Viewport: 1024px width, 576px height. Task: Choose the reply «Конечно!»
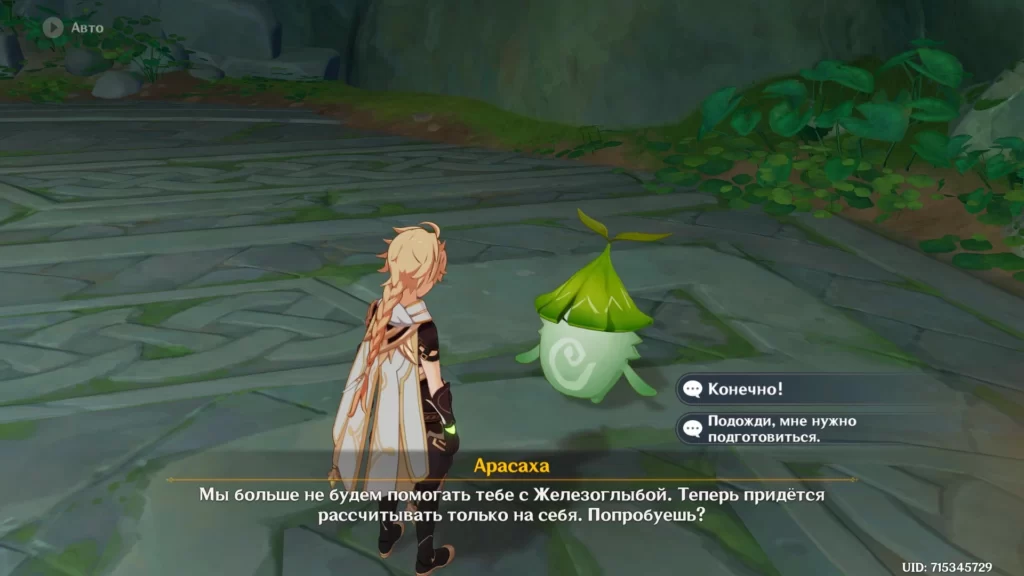tap(745, 389)
